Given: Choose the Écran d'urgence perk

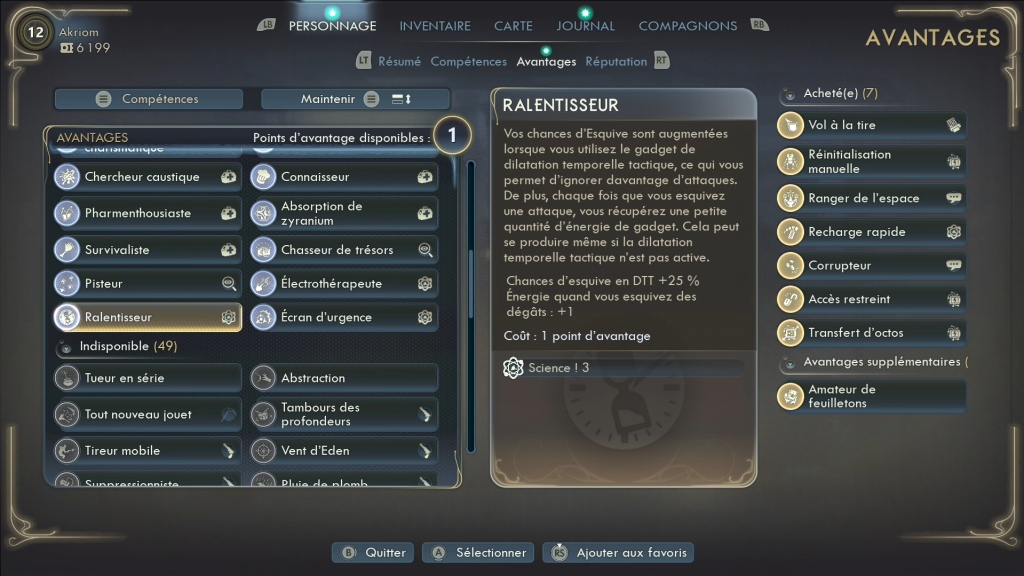Looking at the screenshot, I should point(343,317).
